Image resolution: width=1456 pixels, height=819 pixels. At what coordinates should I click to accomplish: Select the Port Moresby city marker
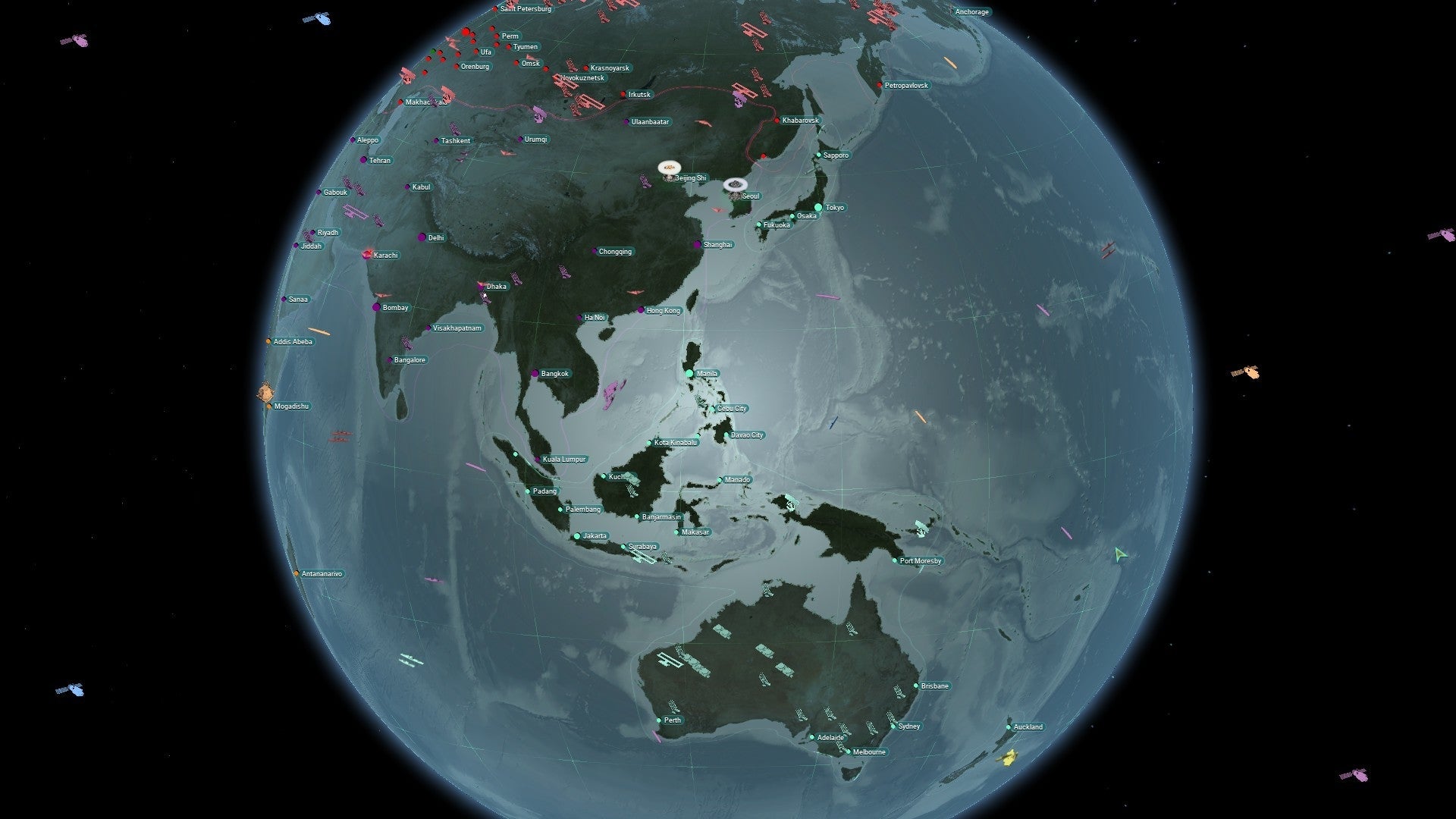pyautogui.click(x=895, y=561)
